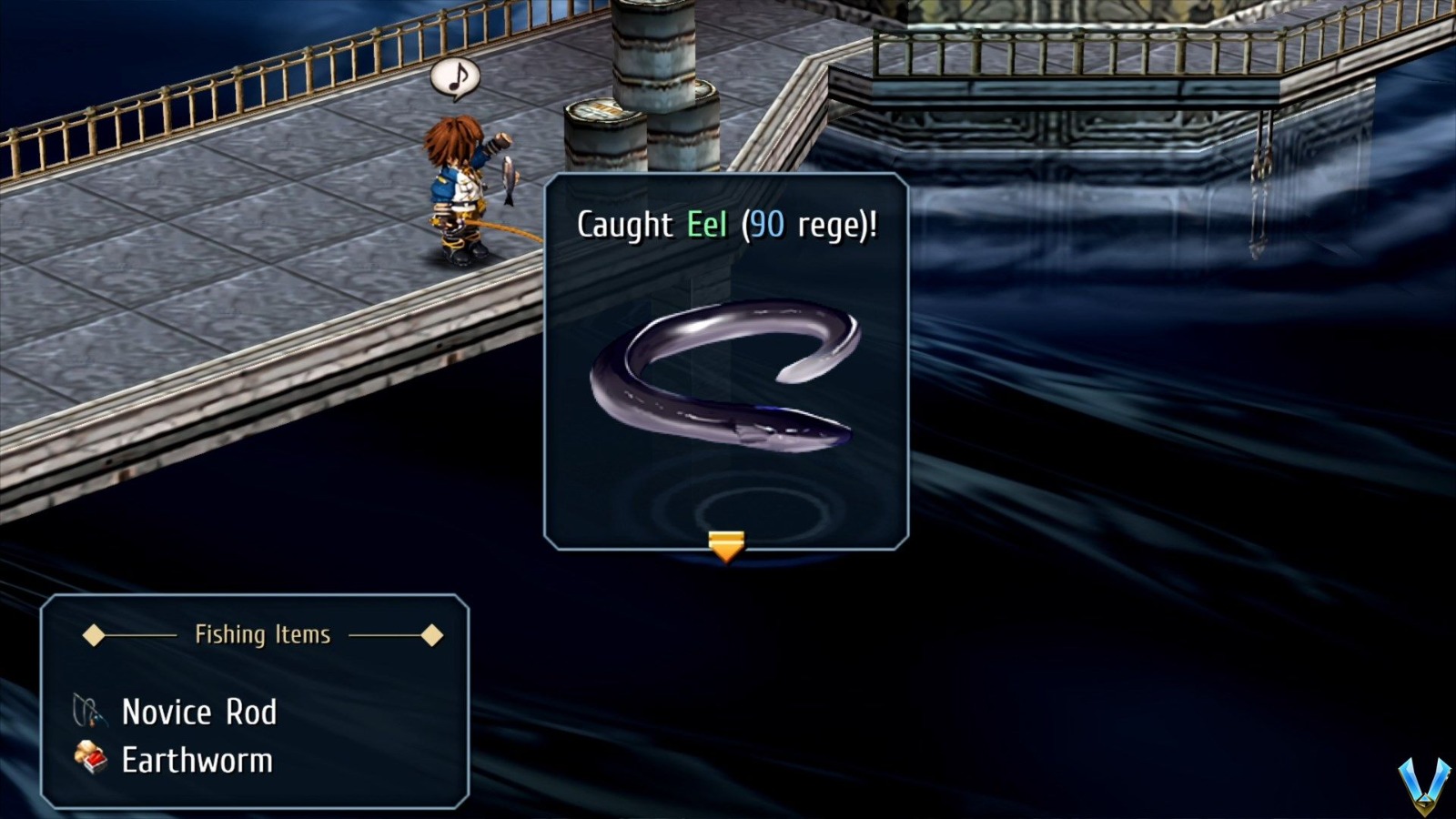The height and width of the screenshot is (819, 1456).
Task: Click the blue 90 rege value
Action: (767, 225)
